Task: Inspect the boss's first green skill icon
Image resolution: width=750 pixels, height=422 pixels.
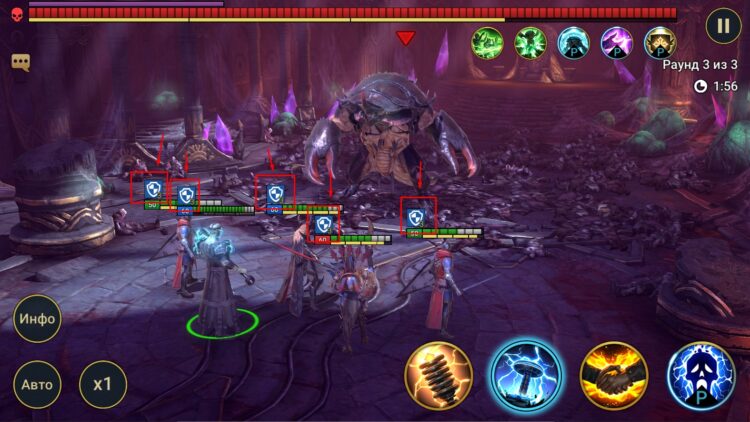Action: click(488, 43)
